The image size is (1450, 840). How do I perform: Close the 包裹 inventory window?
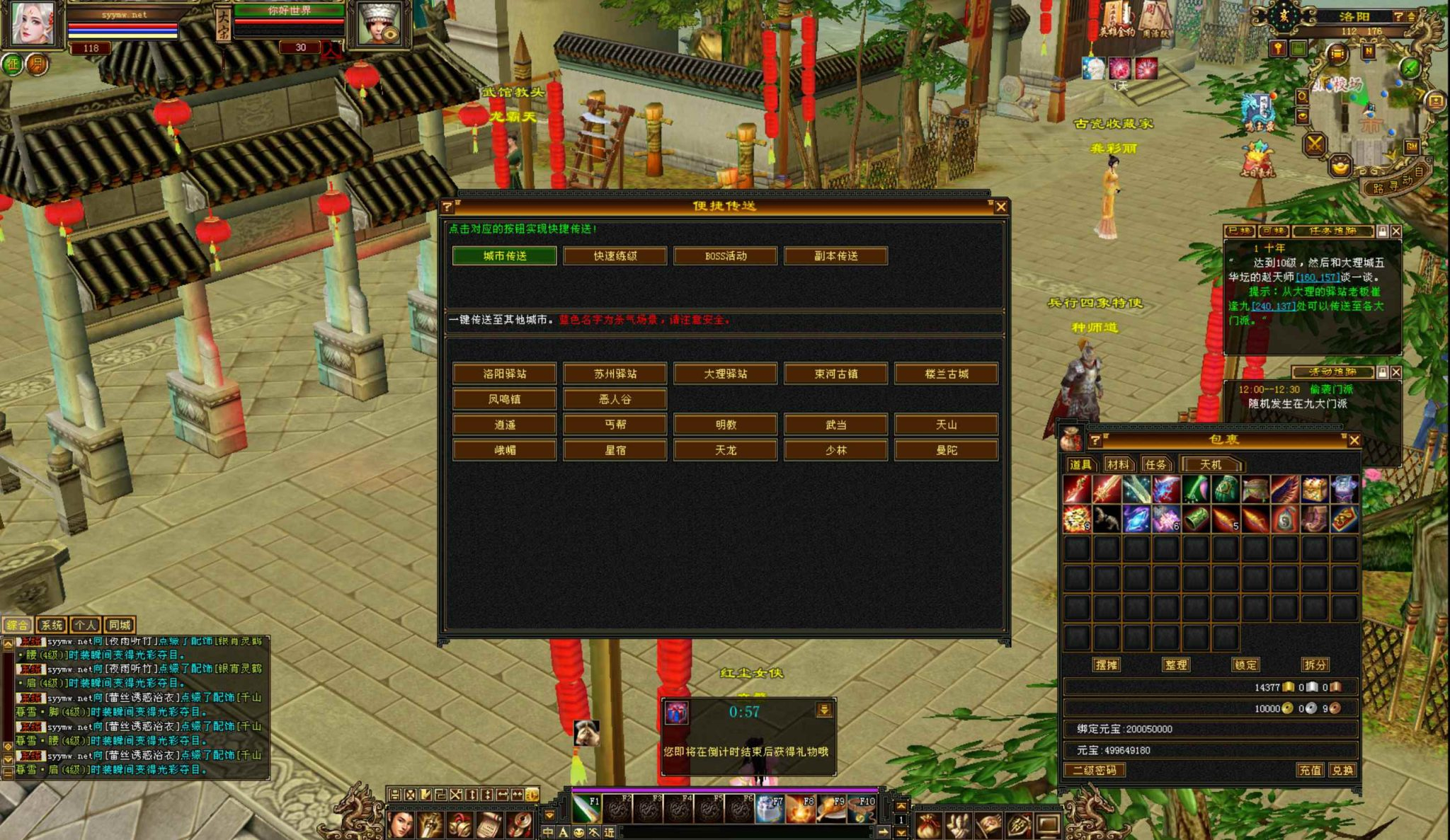tap(1354, 440)
